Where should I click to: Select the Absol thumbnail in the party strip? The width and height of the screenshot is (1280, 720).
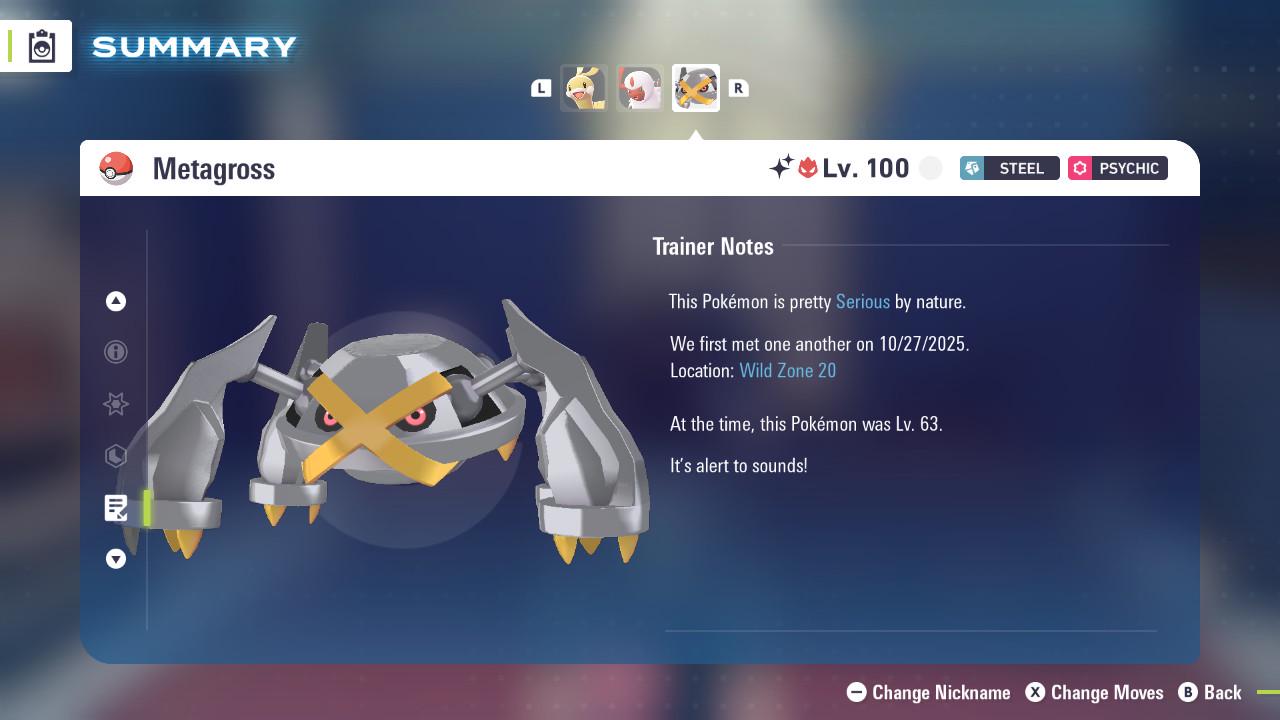[x=640, y=87]
